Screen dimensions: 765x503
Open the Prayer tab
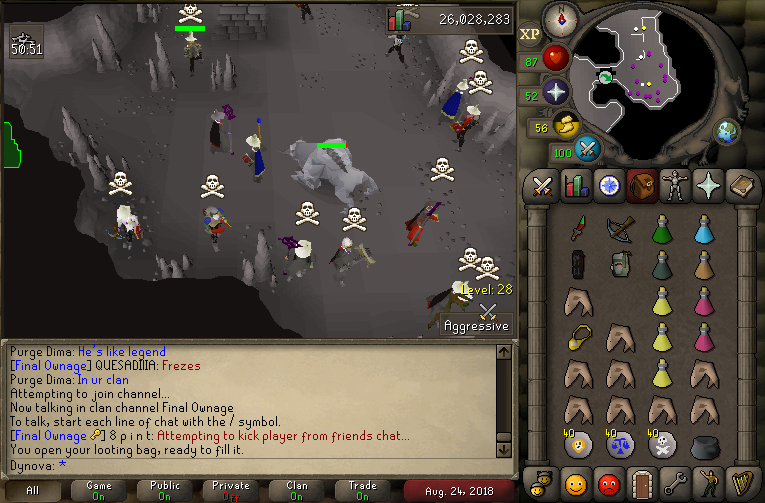[707, 186]
